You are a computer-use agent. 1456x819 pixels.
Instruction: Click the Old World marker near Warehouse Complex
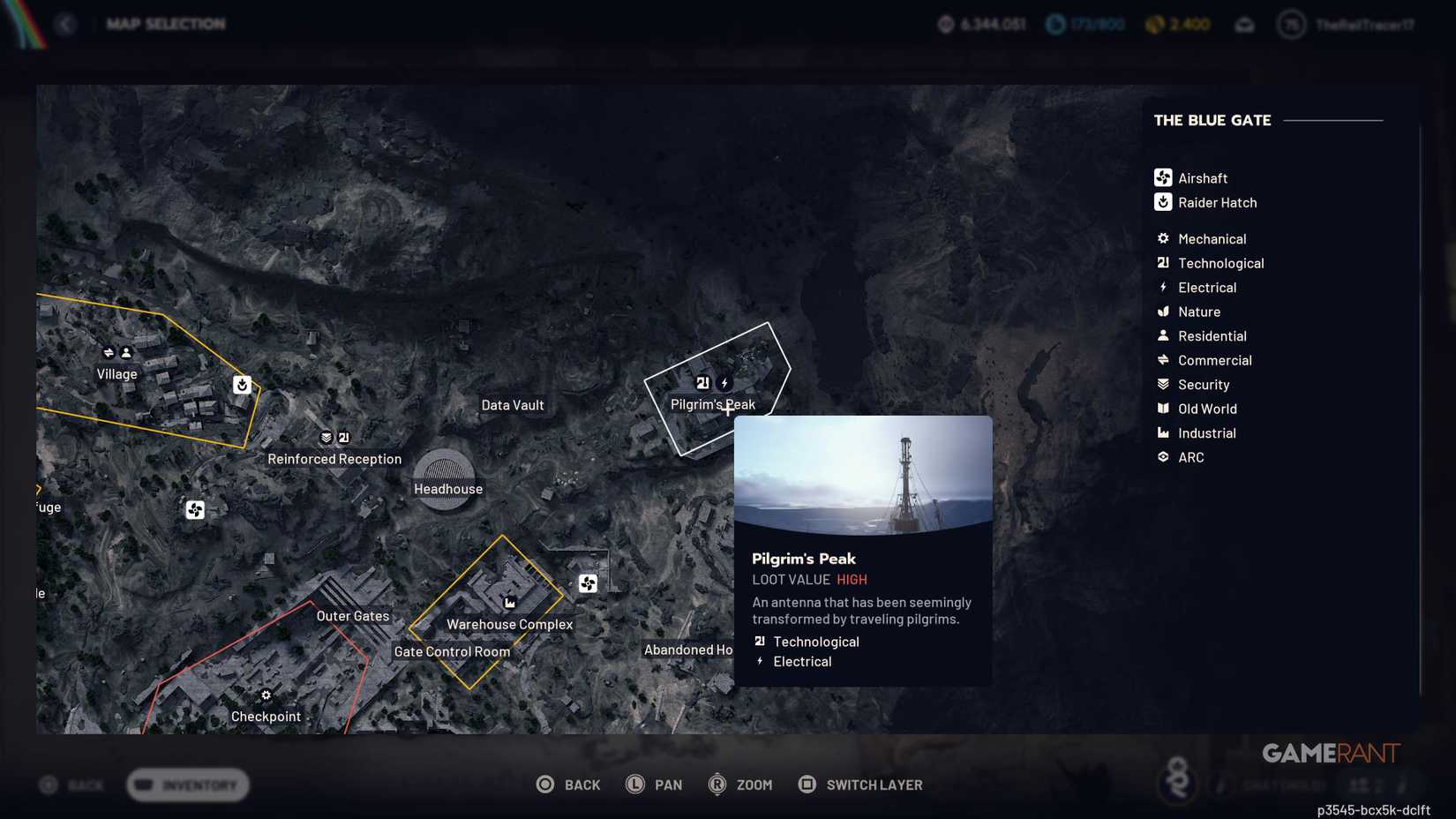[510, 604]
